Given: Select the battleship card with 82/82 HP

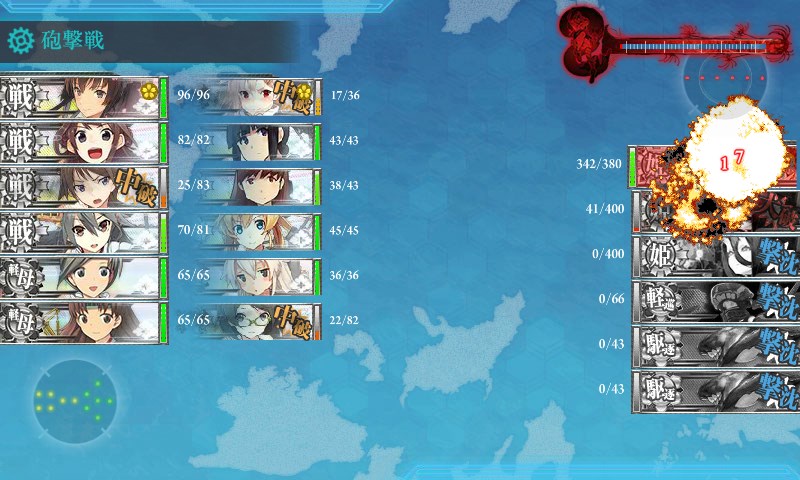Looking at the screenshot, I should tap(82, 142).
